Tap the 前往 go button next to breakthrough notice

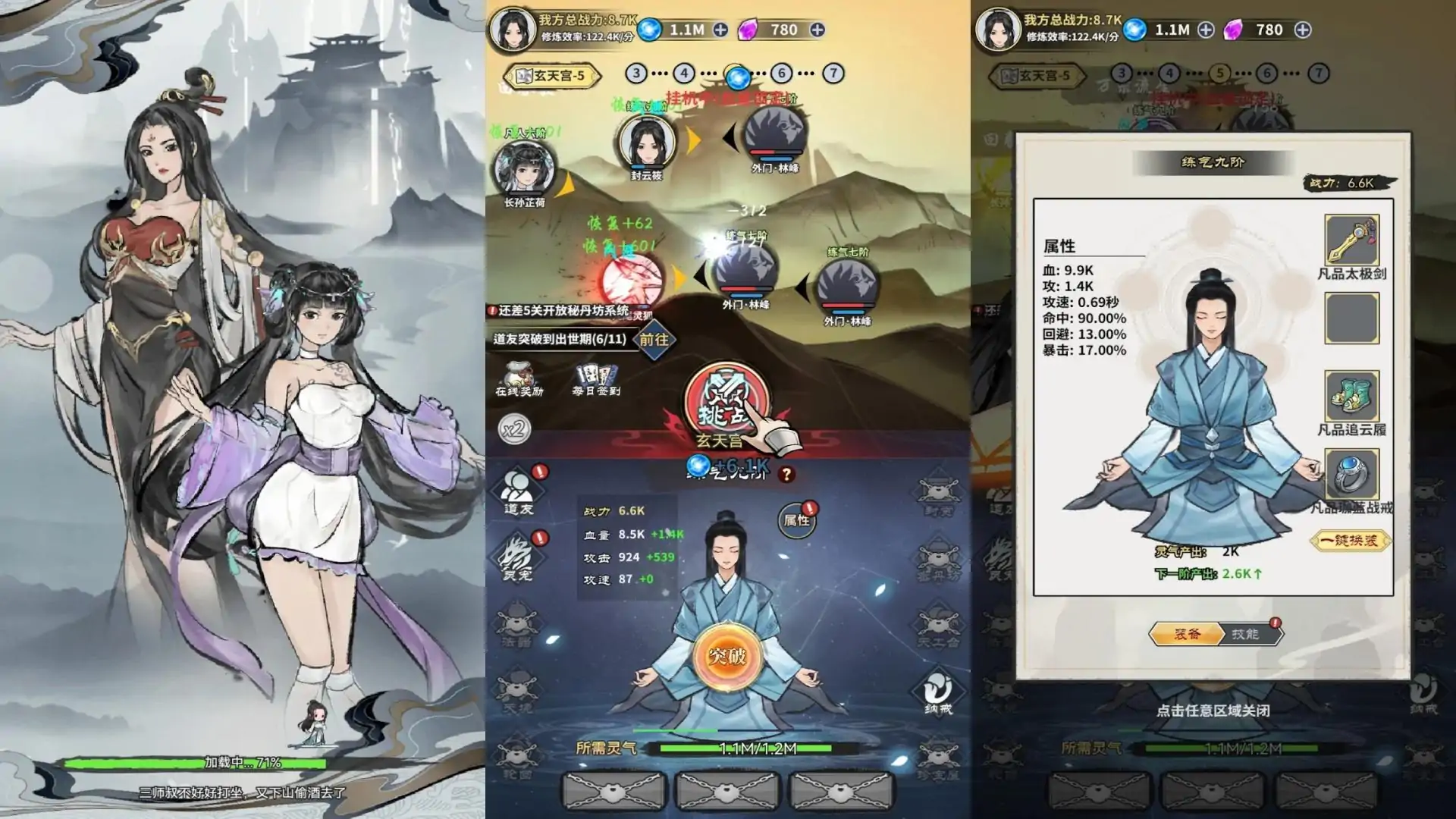tap(654, 340)
